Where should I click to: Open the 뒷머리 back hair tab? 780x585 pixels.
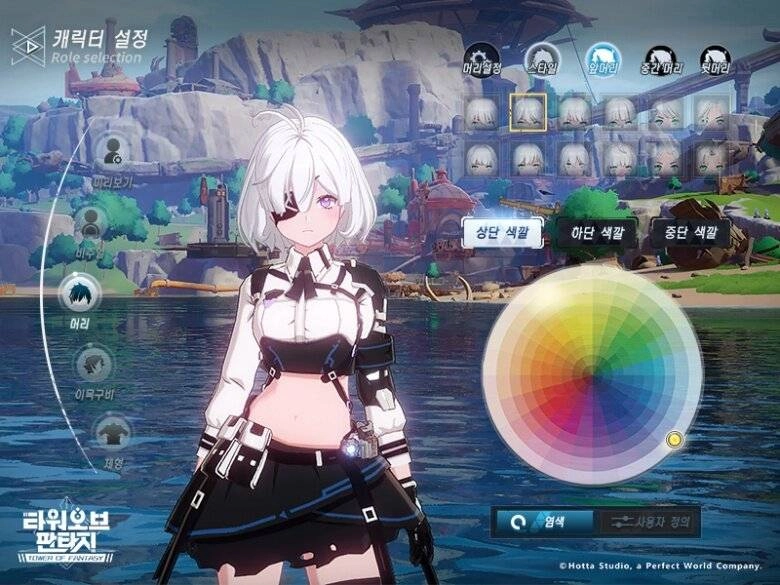coord(714,60)
